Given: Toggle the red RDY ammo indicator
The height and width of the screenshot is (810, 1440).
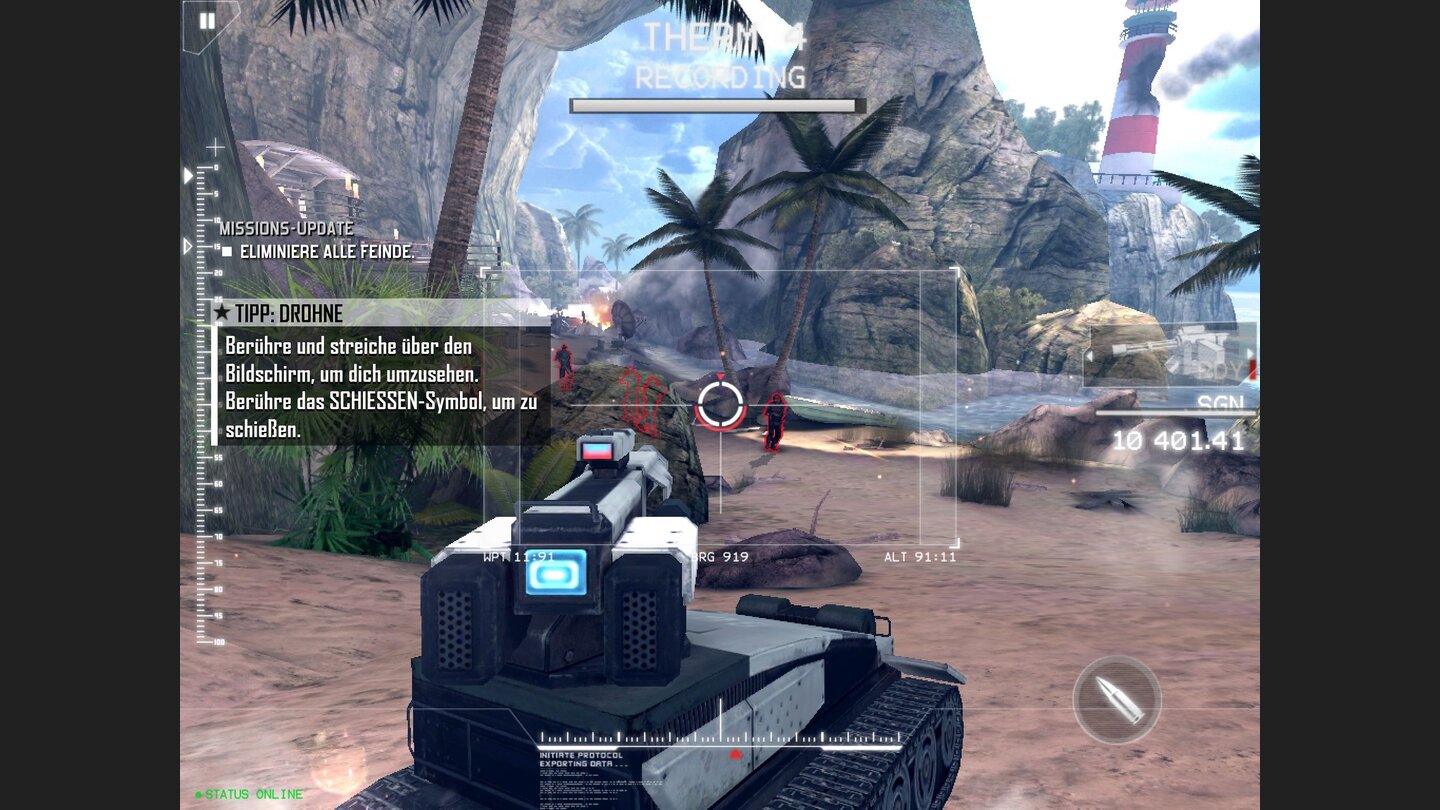Looking at the screenshot, I should tap(1253, 370).
